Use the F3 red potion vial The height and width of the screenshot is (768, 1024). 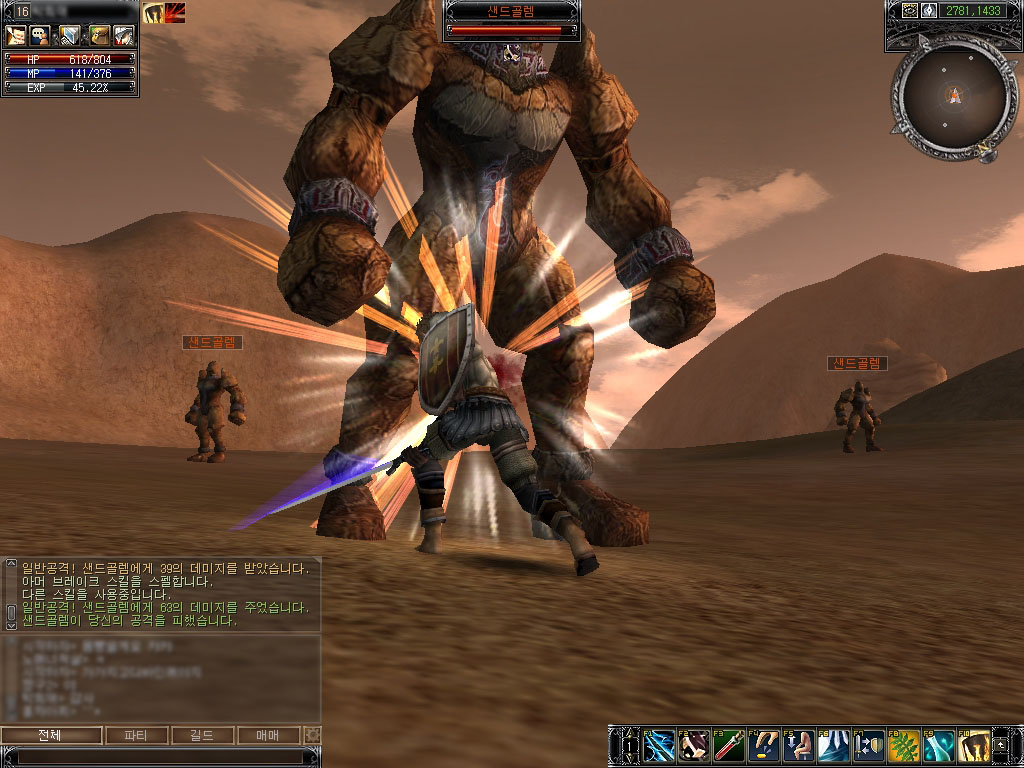pos(729,745)
